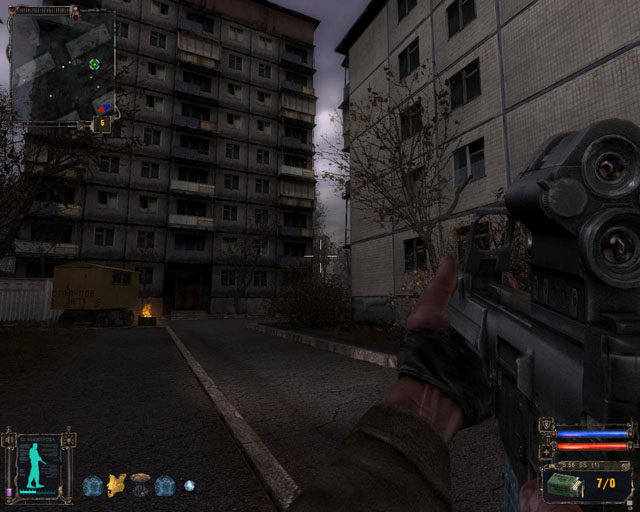
Task: Click the cyan stalker stance indicator
Action: [x=39, y=464]
